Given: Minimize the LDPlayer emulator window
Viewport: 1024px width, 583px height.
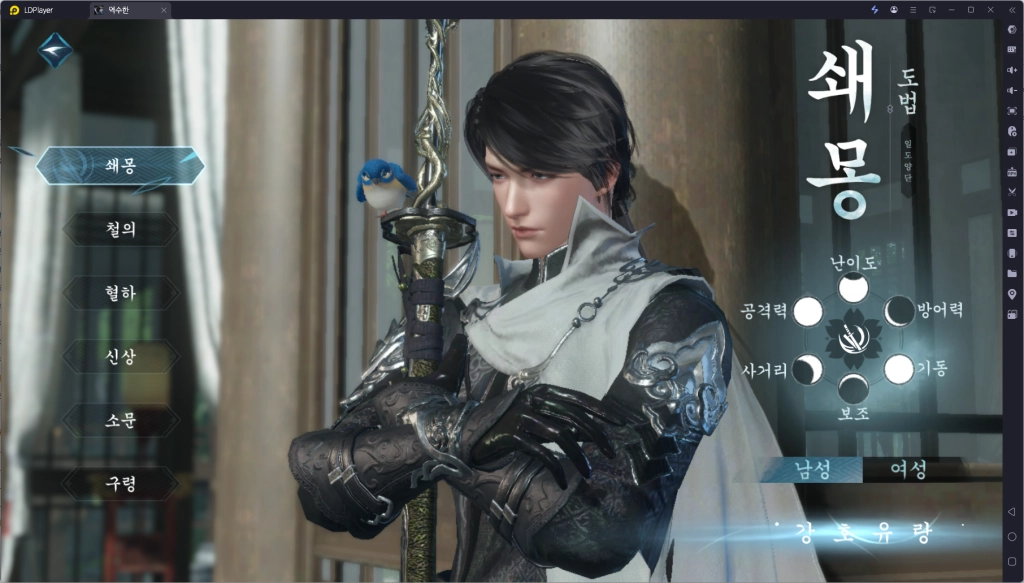Looking at the screenshot, I should 951,9.
